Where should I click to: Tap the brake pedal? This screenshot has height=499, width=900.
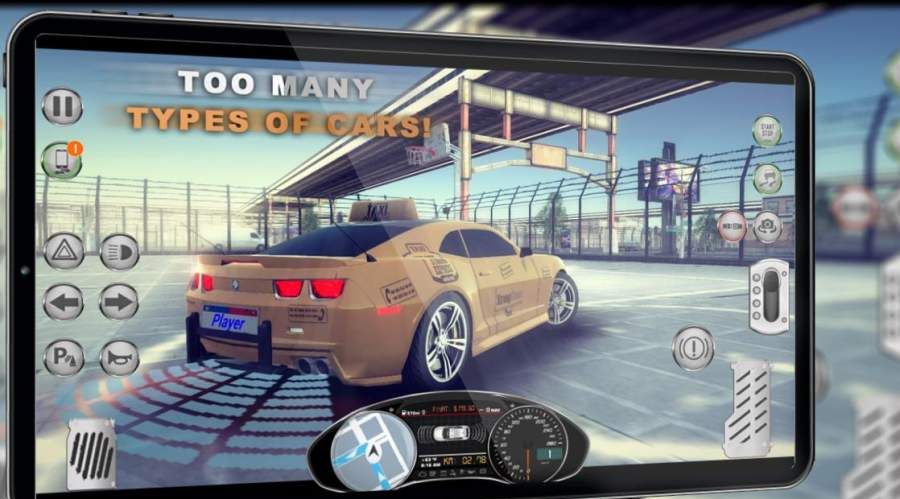90,451
